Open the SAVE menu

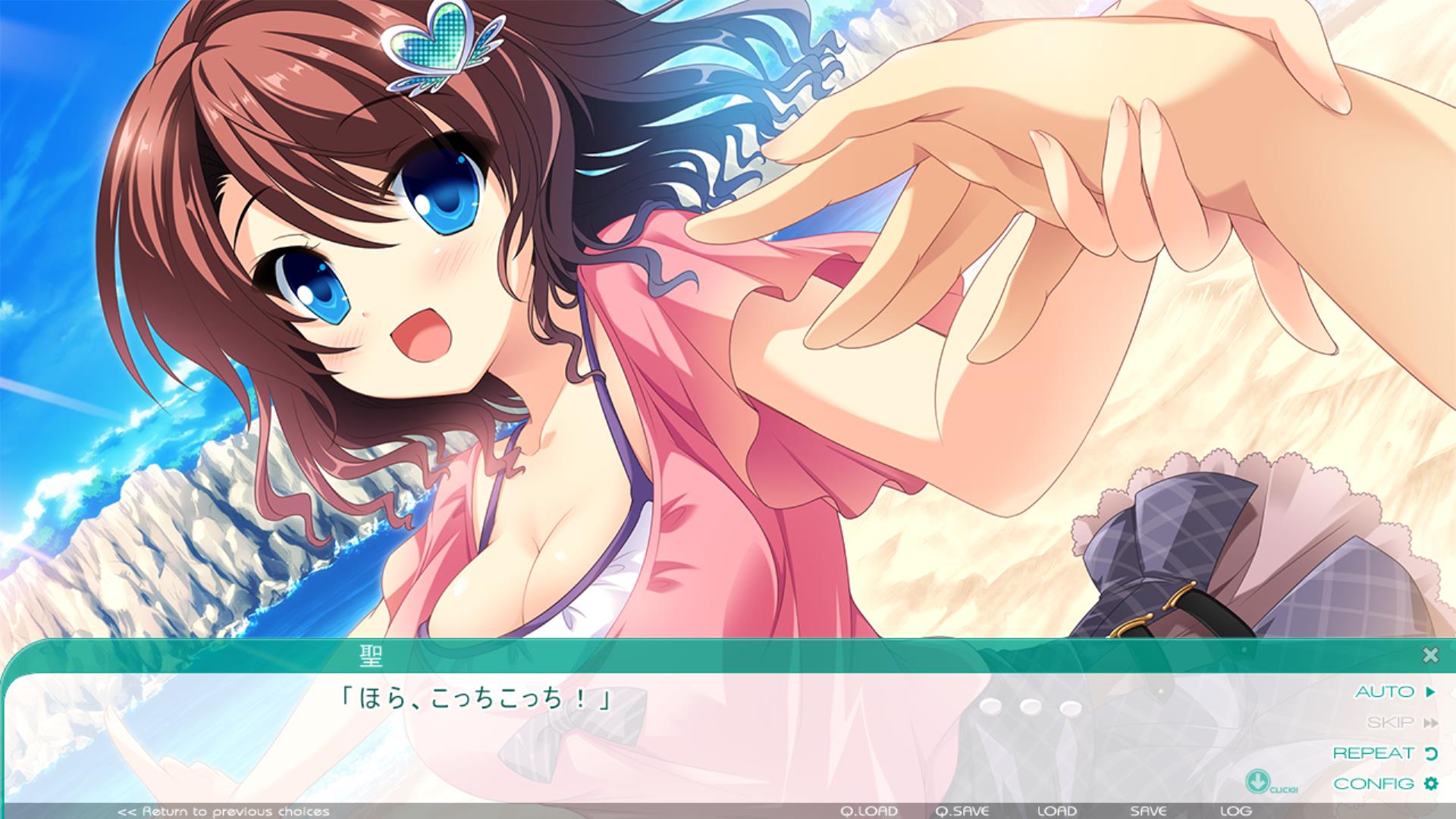coord(1148,811)
